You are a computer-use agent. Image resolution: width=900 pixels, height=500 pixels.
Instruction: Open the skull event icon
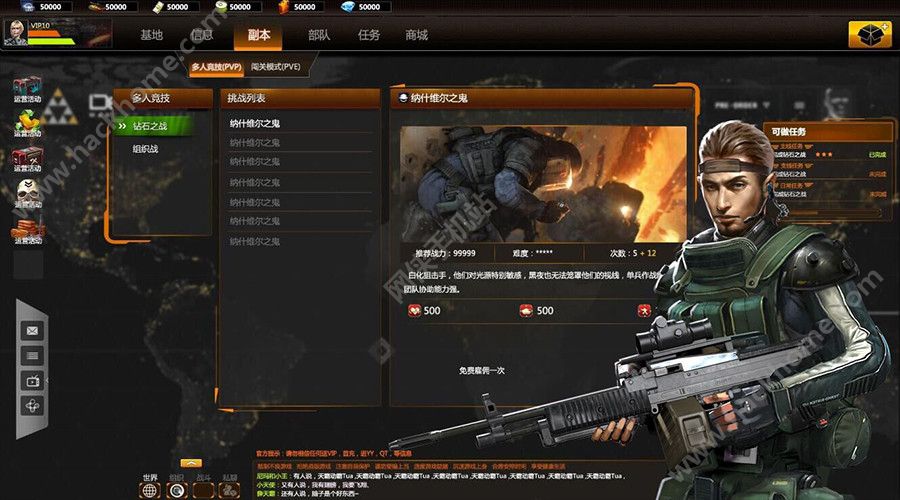coord(27,194)
